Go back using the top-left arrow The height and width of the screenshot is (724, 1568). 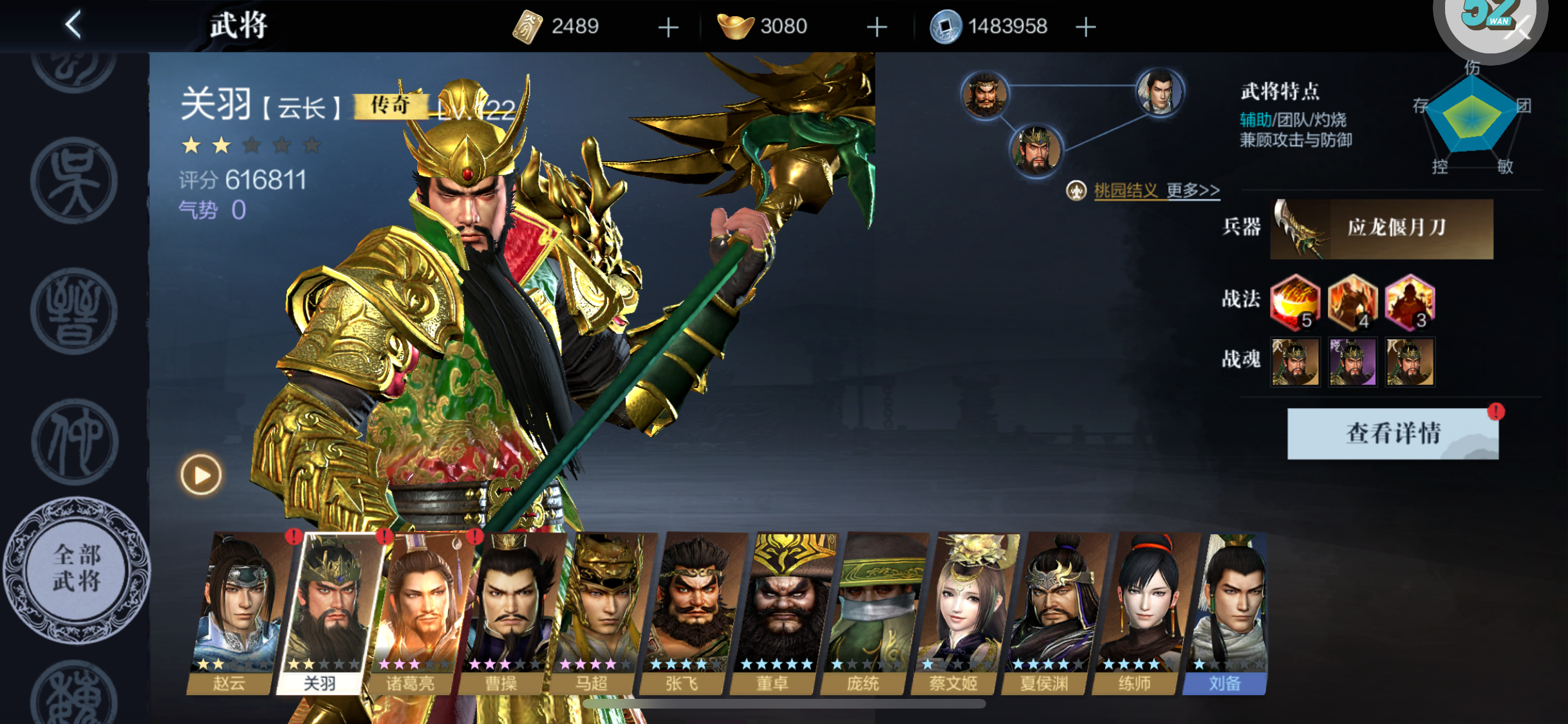click(73, 25)
